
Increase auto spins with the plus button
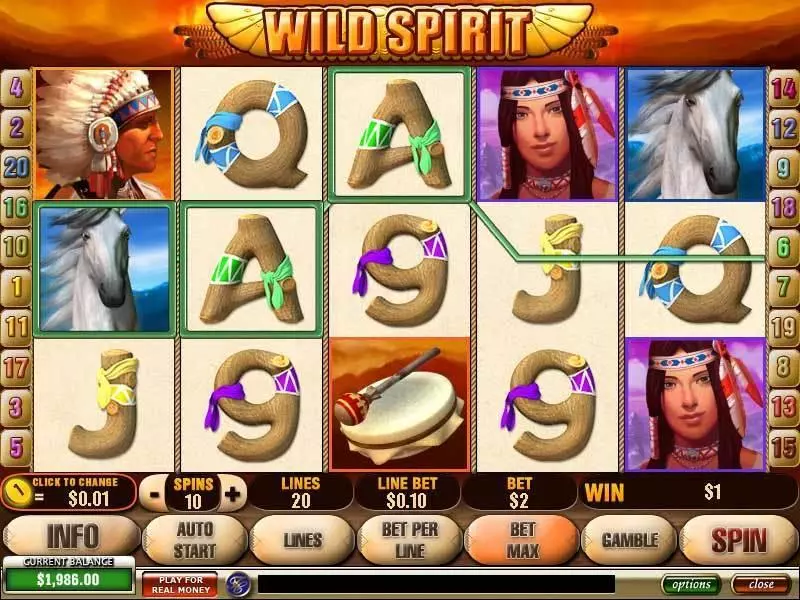click(233, 493)
